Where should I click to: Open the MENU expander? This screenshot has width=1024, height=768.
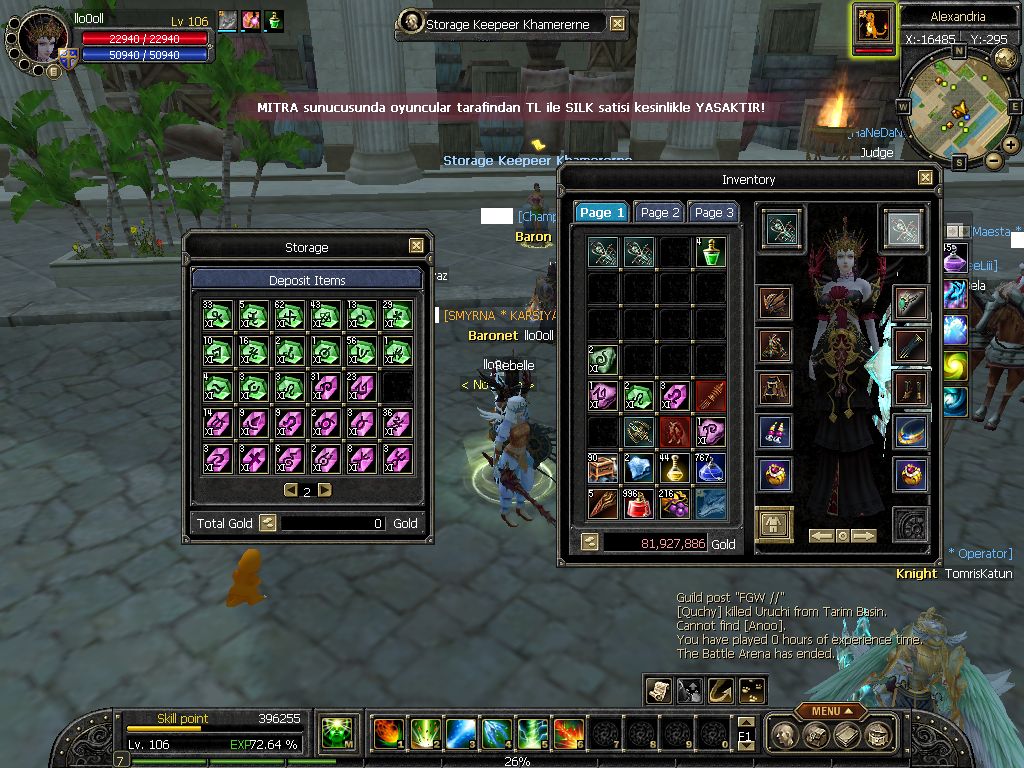point(832,711)
